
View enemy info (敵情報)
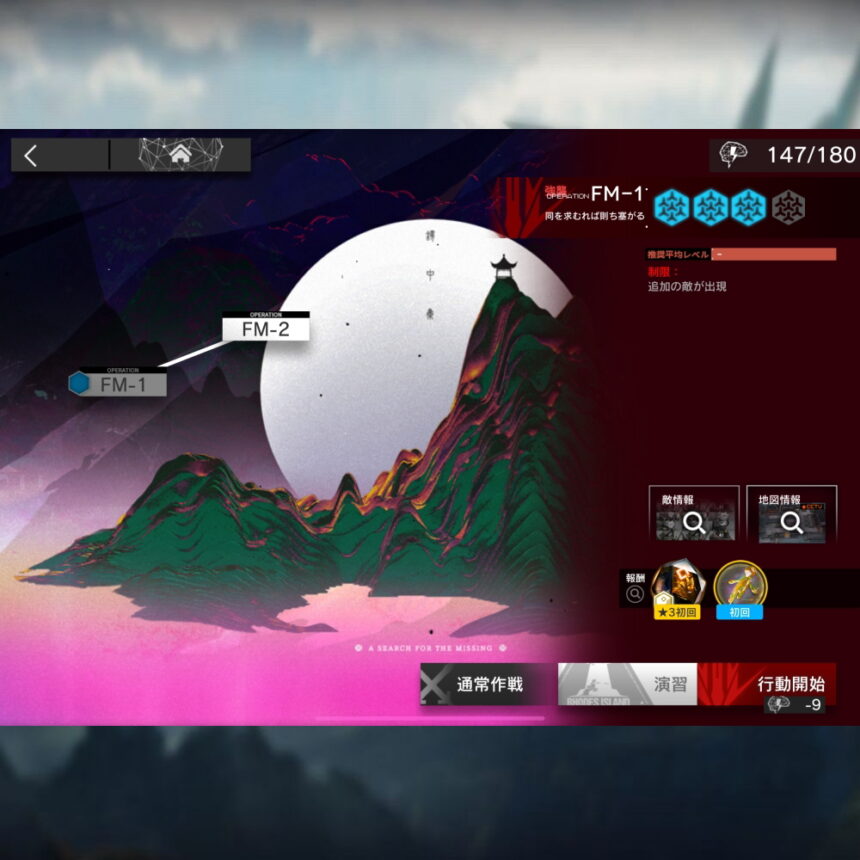point(693,514)
